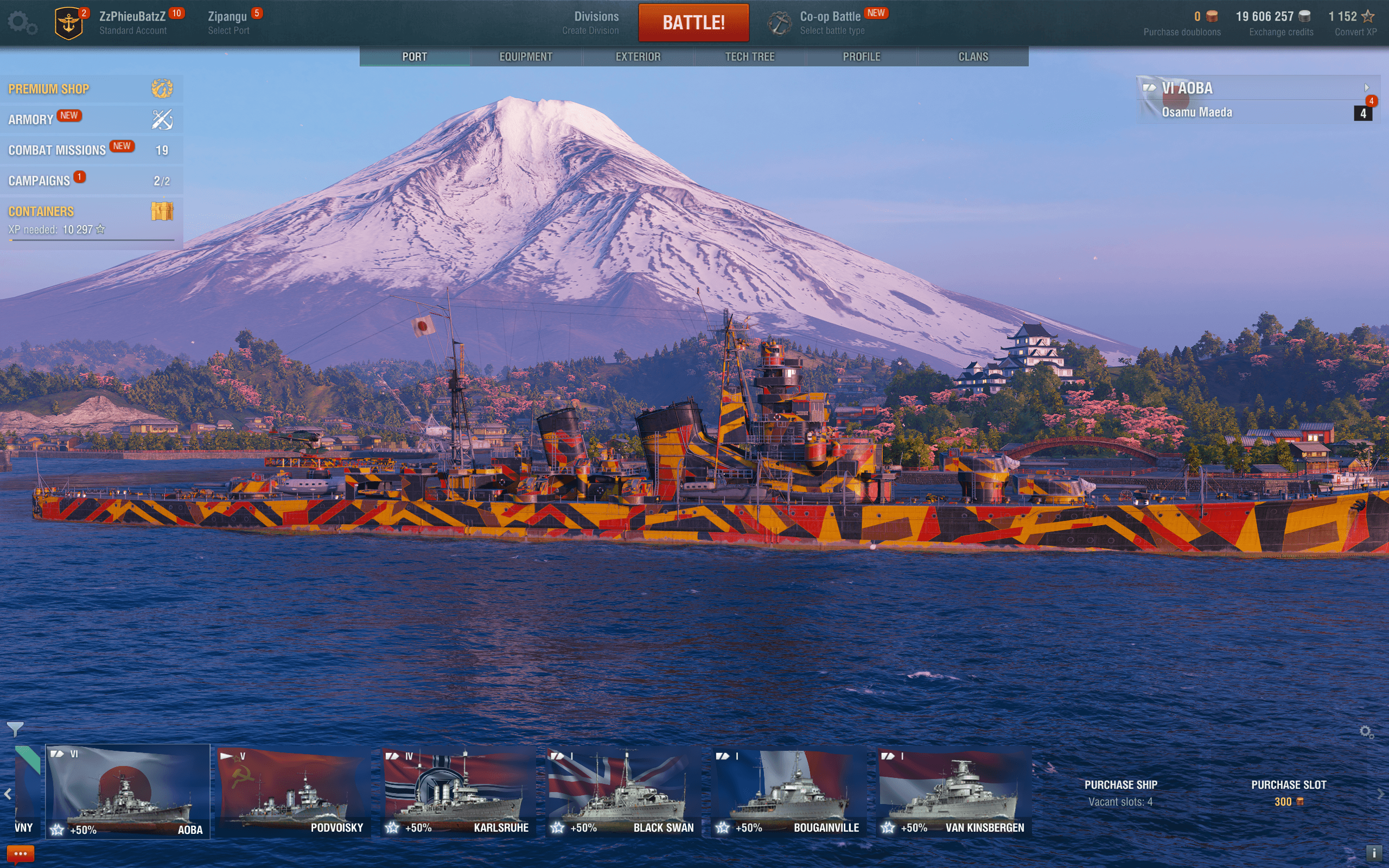Open the Clans tab
The image size is (1389, 868).
973,57
